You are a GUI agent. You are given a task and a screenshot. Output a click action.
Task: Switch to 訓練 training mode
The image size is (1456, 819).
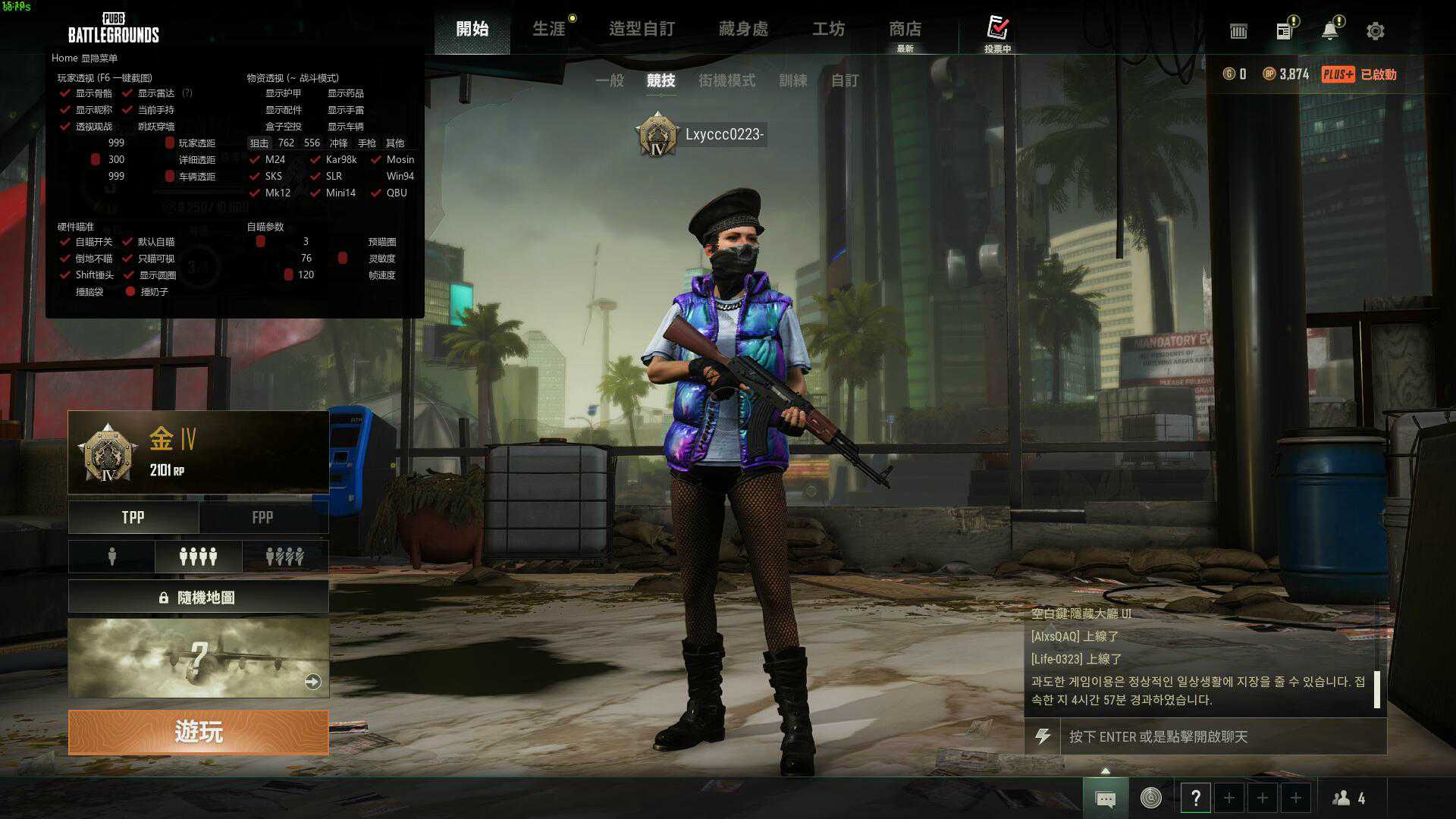coord(792,80)
